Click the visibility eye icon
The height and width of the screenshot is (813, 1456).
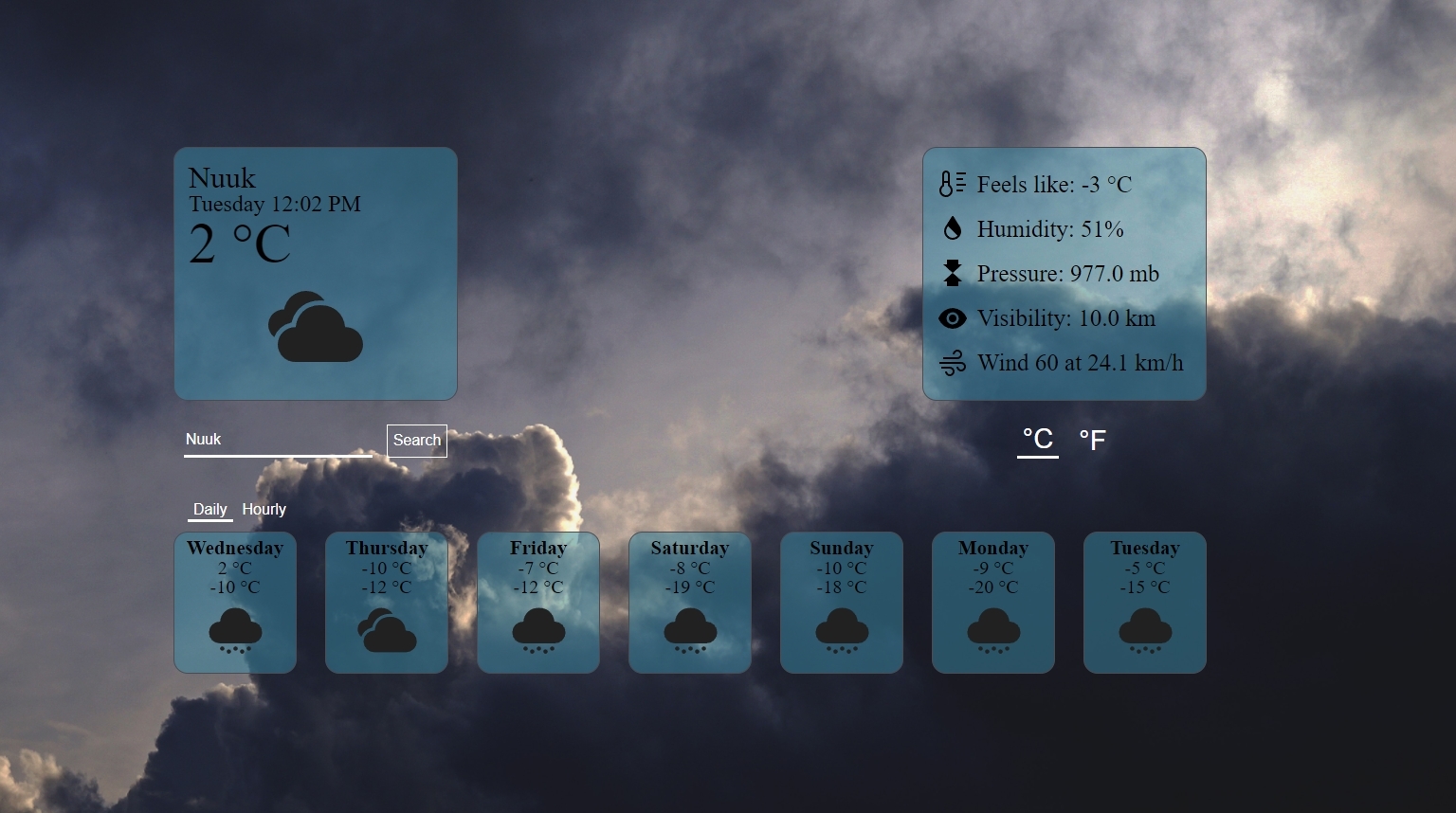[x=952, y=318]
